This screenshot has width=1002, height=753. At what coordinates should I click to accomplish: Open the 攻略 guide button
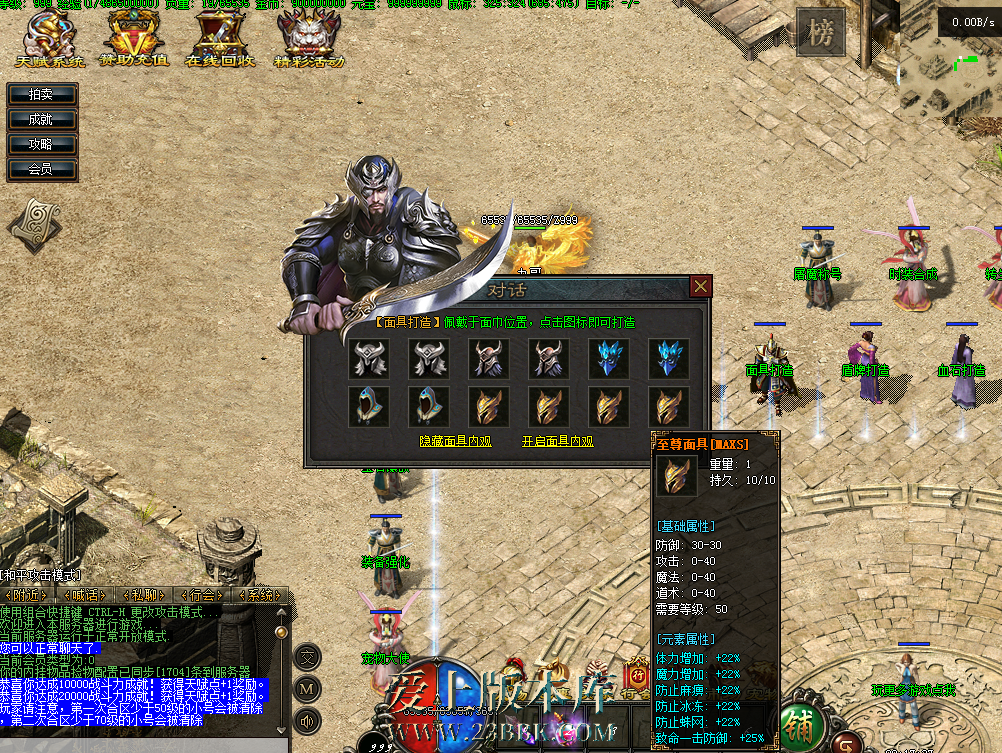tap(41, 144)
